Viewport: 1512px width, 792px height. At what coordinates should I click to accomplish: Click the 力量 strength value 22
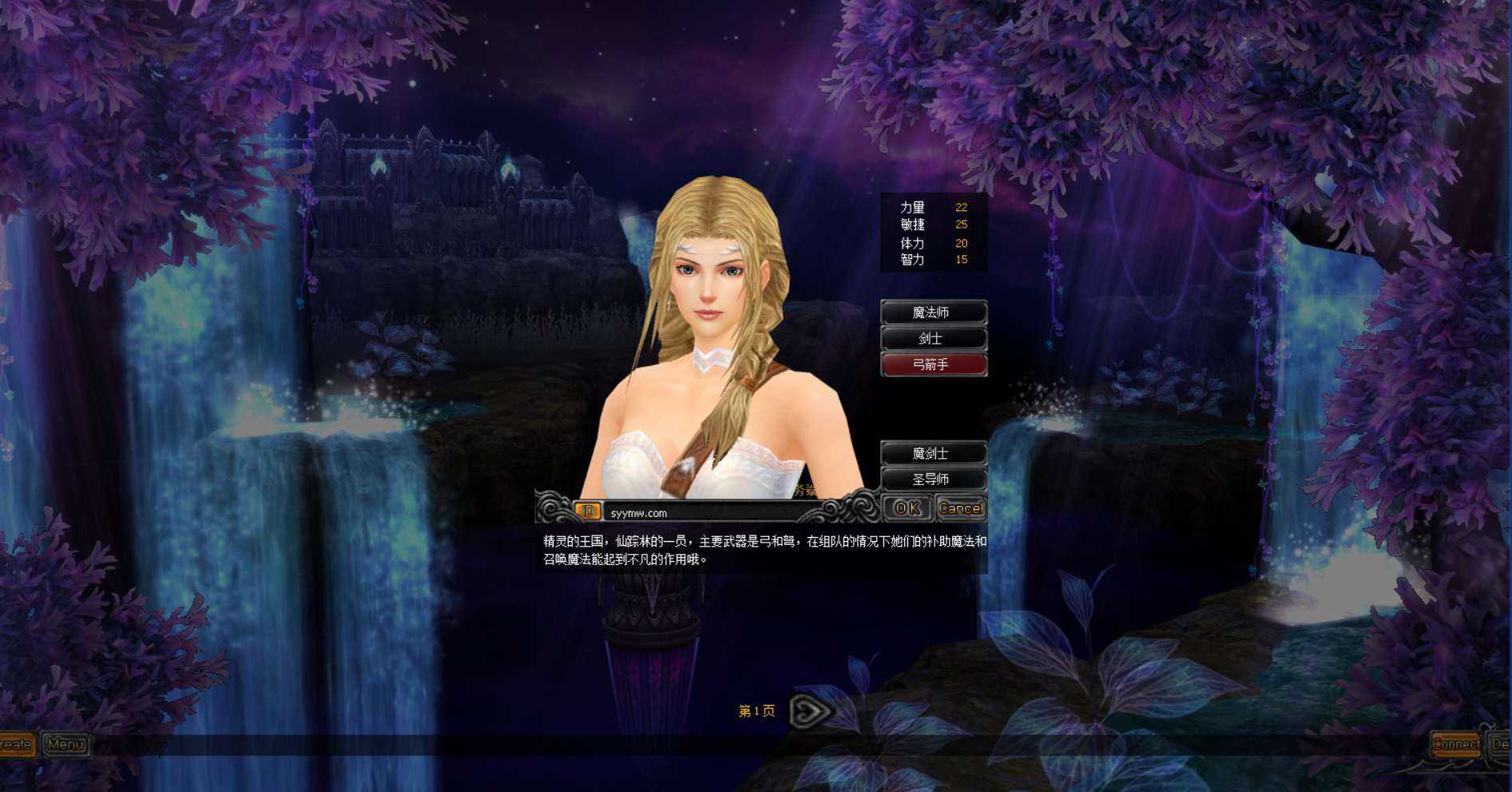tap(961, 207)
